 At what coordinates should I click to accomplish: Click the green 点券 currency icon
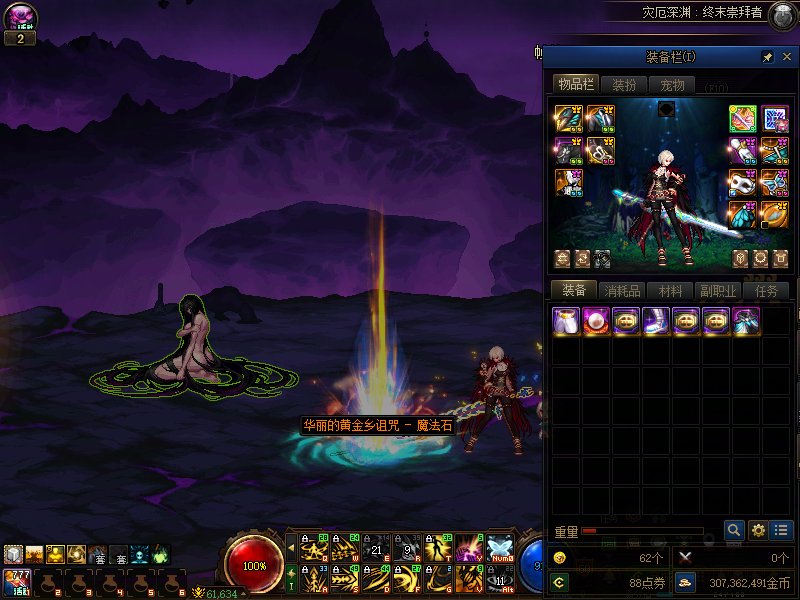559,581
